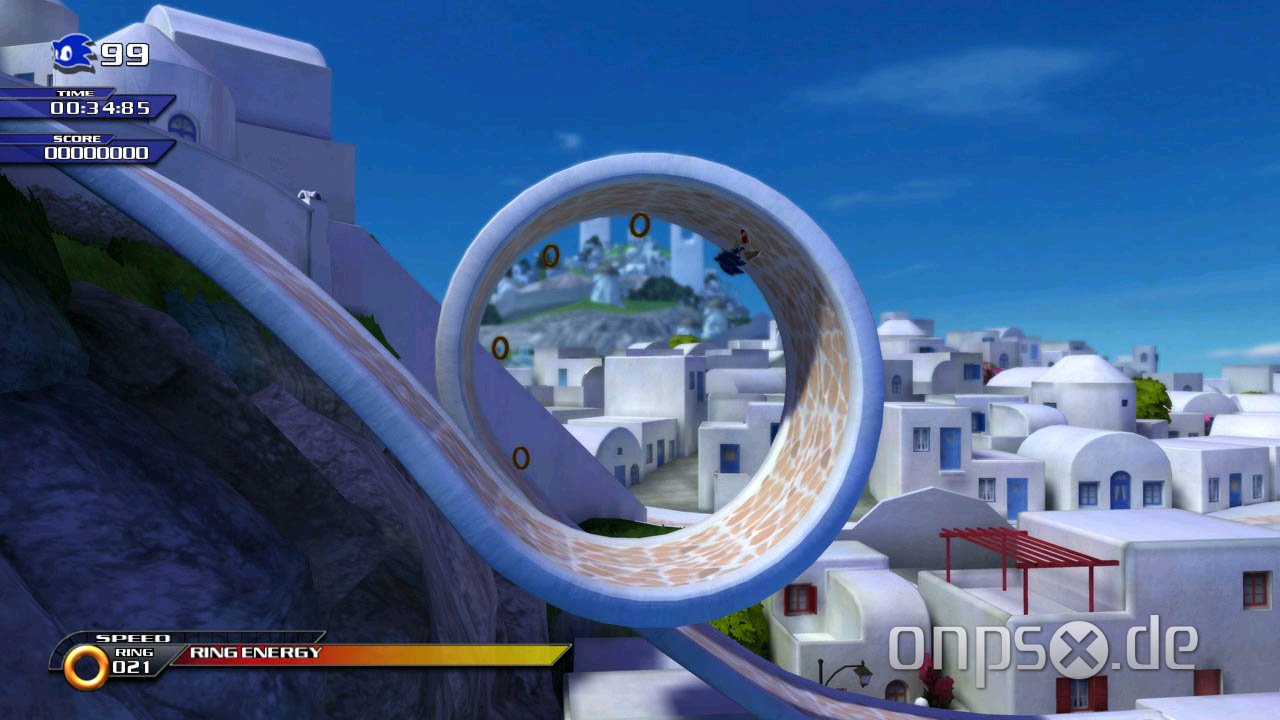Viewport: 1280px width, 720px height.
Task: Click the TIME label banner
Action: (74, 91)
